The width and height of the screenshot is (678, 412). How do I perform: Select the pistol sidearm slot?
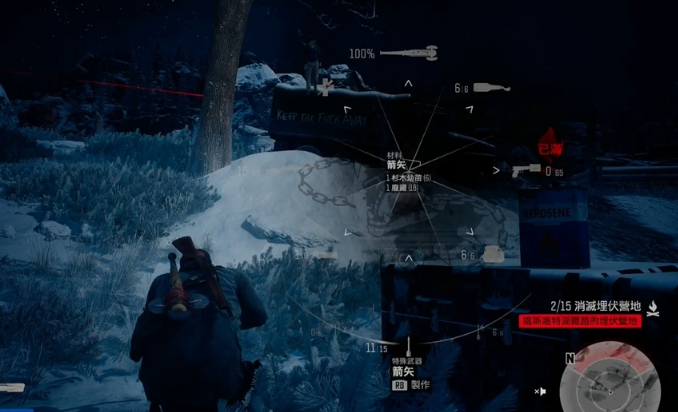[527, 171]
